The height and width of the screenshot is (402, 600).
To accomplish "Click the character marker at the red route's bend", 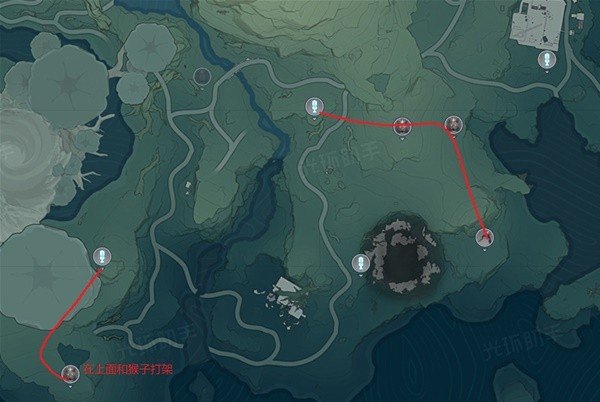I will click(454, 124).
